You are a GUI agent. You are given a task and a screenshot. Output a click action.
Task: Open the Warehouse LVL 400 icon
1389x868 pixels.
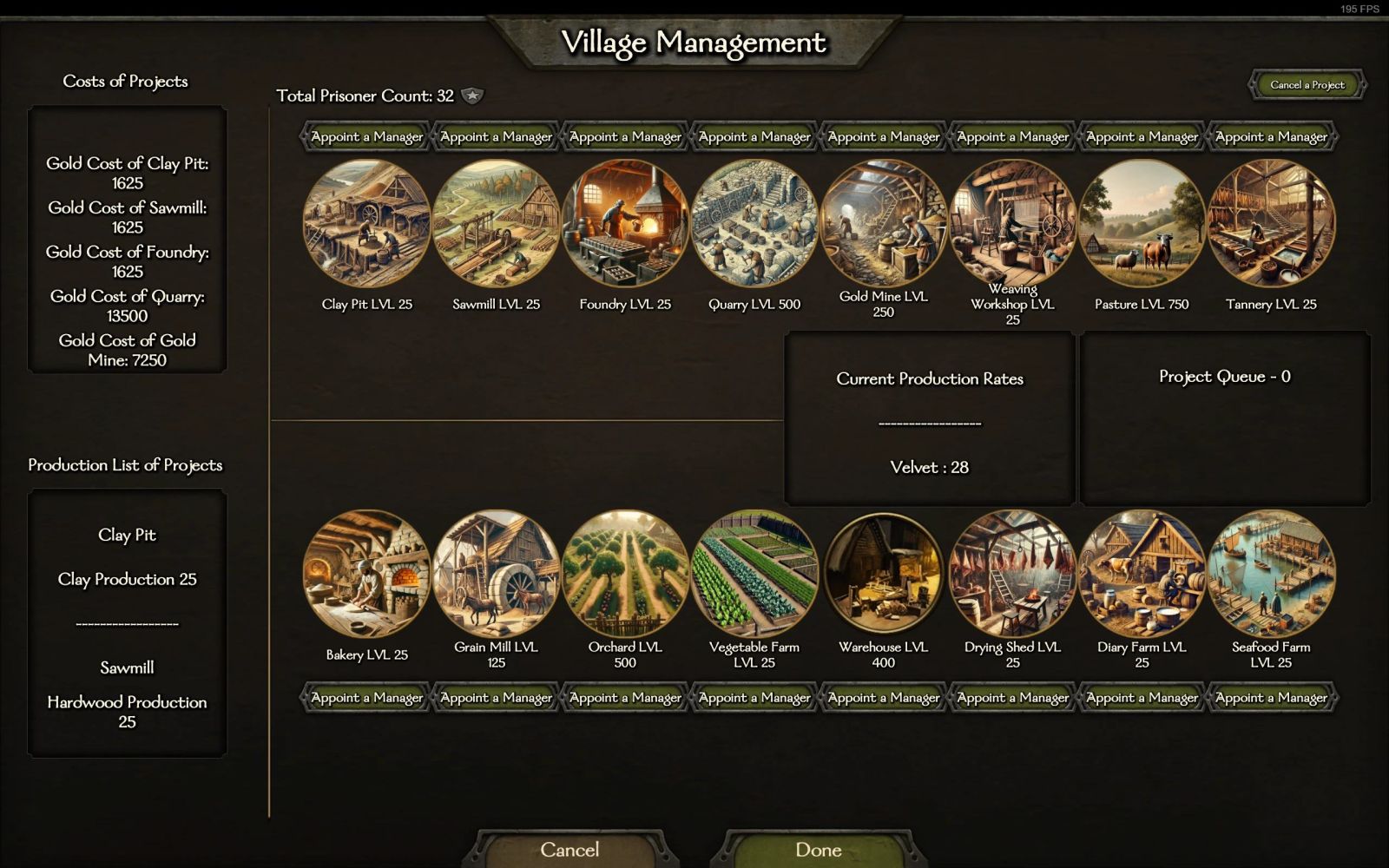click(x=883, y=574)
